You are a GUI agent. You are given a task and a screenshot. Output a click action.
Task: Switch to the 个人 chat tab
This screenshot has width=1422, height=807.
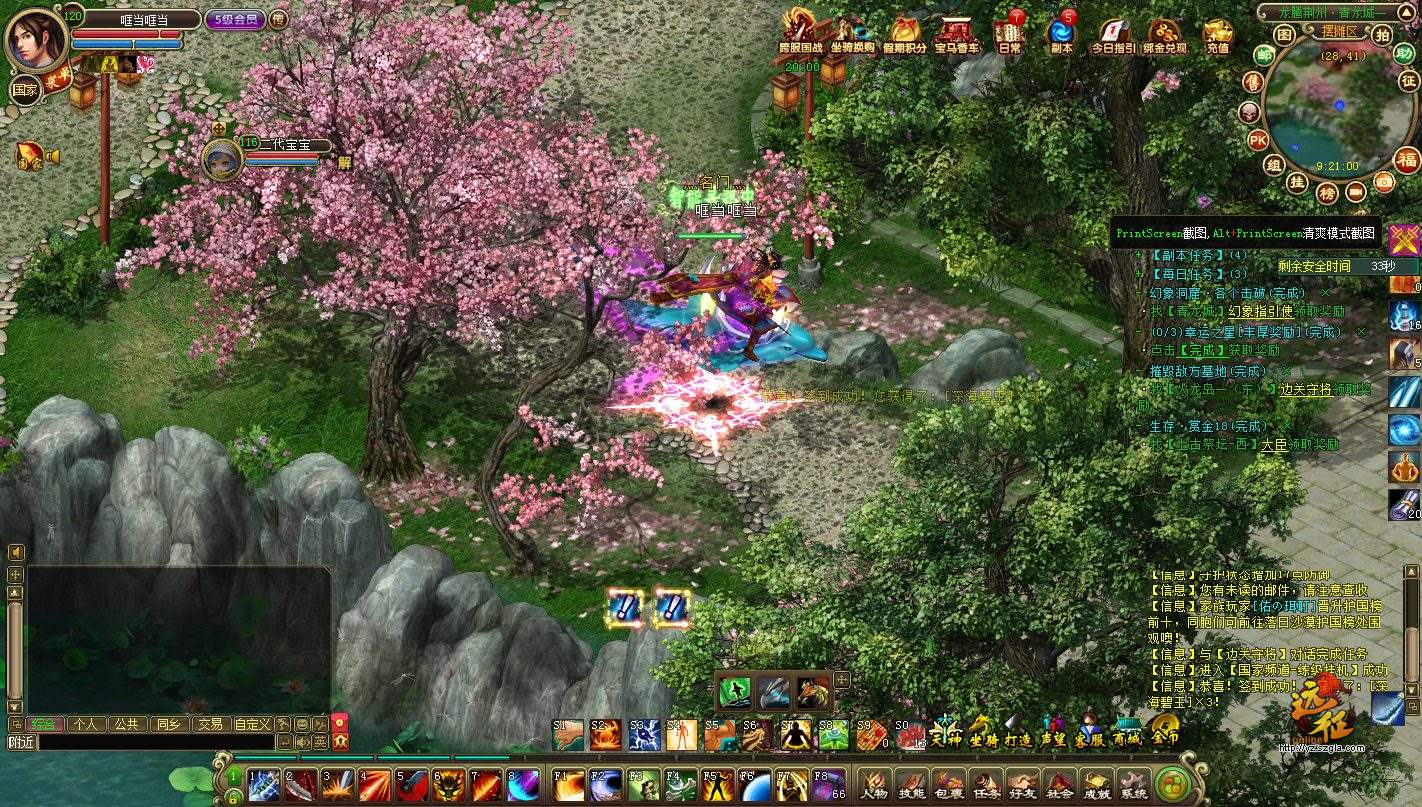pyautogui.click(x=86, y=724)
